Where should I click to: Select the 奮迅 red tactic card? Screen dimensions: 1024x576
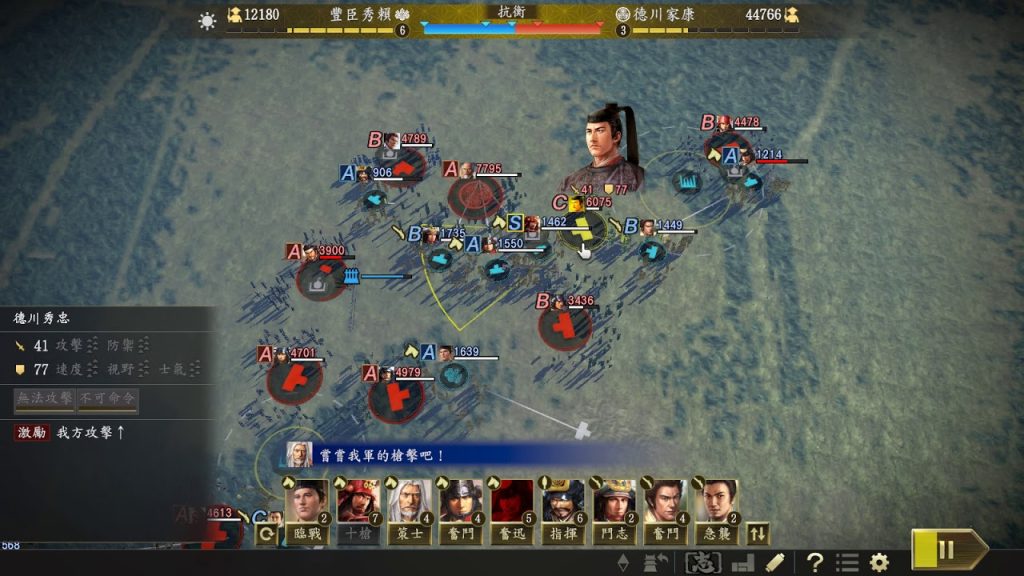(513, 510)
